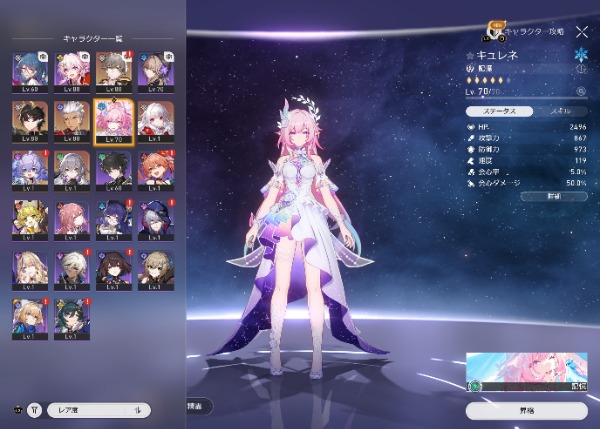
Task: Close the character screen with the X
Action: click(x=582, y=32)
